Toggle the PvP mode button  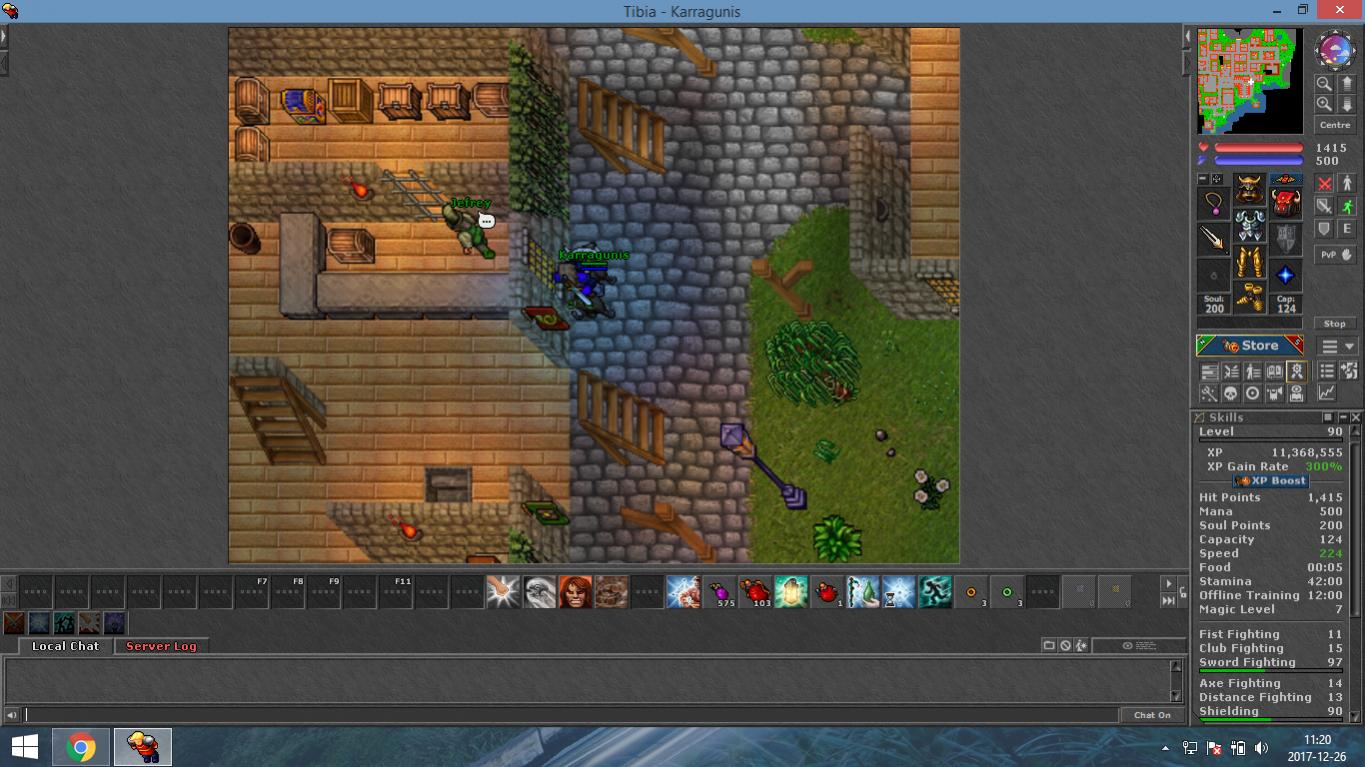[1328, 255]
